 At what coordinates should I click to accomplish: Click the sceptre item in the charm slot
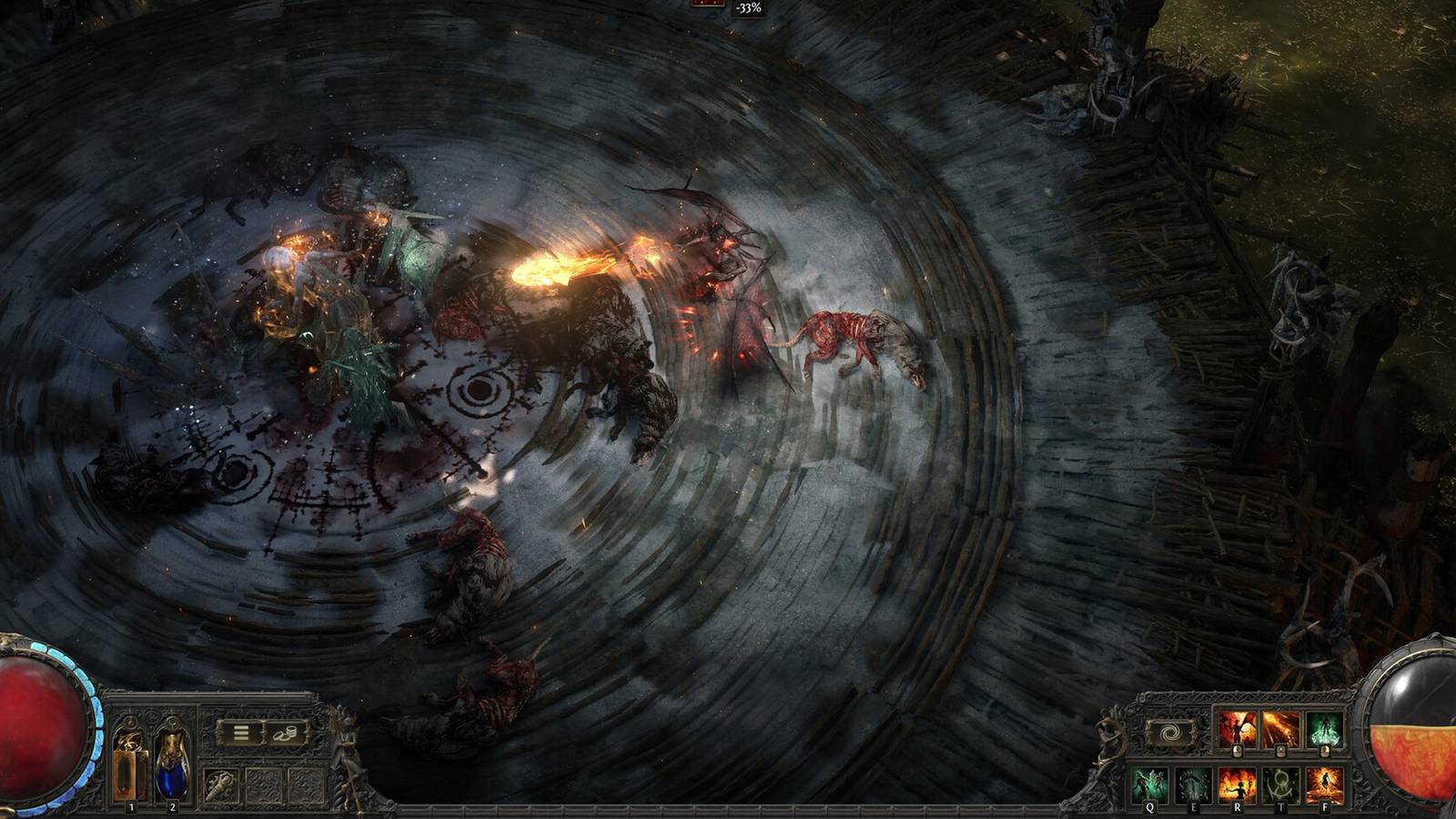(x=221, y=786)
